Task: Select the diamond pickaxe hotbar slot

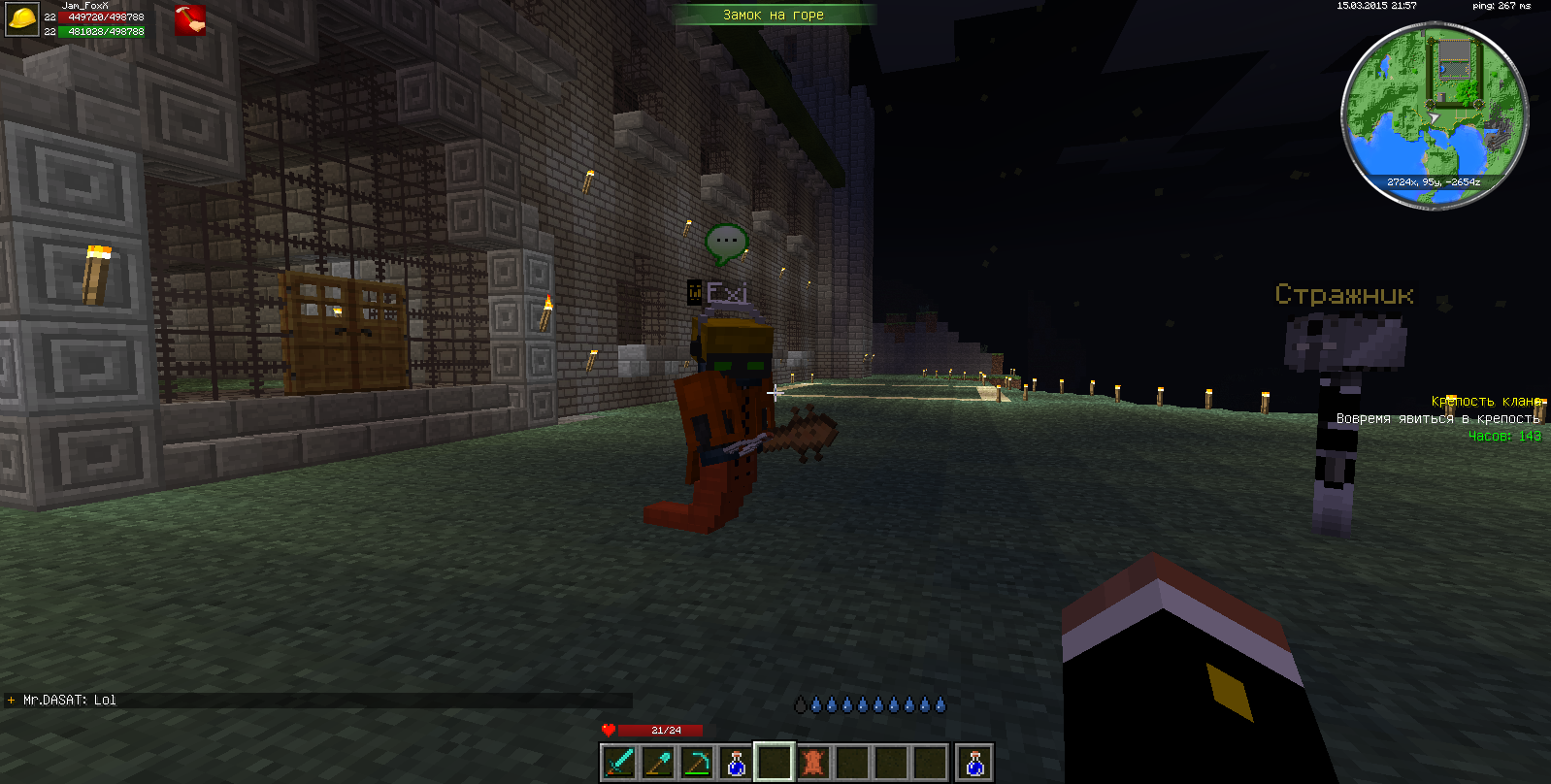Action: tap(697, 763)
